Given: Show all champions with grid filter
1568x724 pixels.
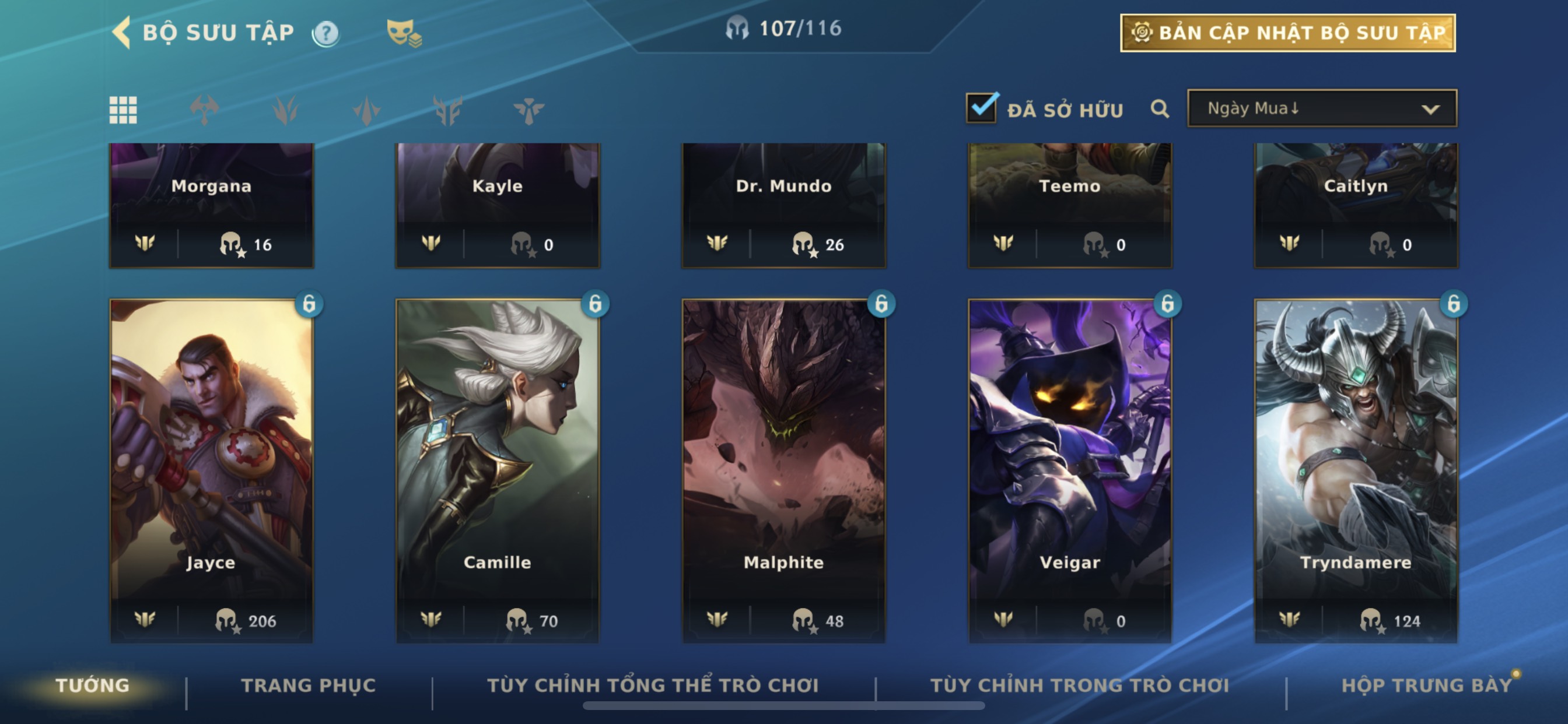Looking at the screenshot, I should pos(123,110).
